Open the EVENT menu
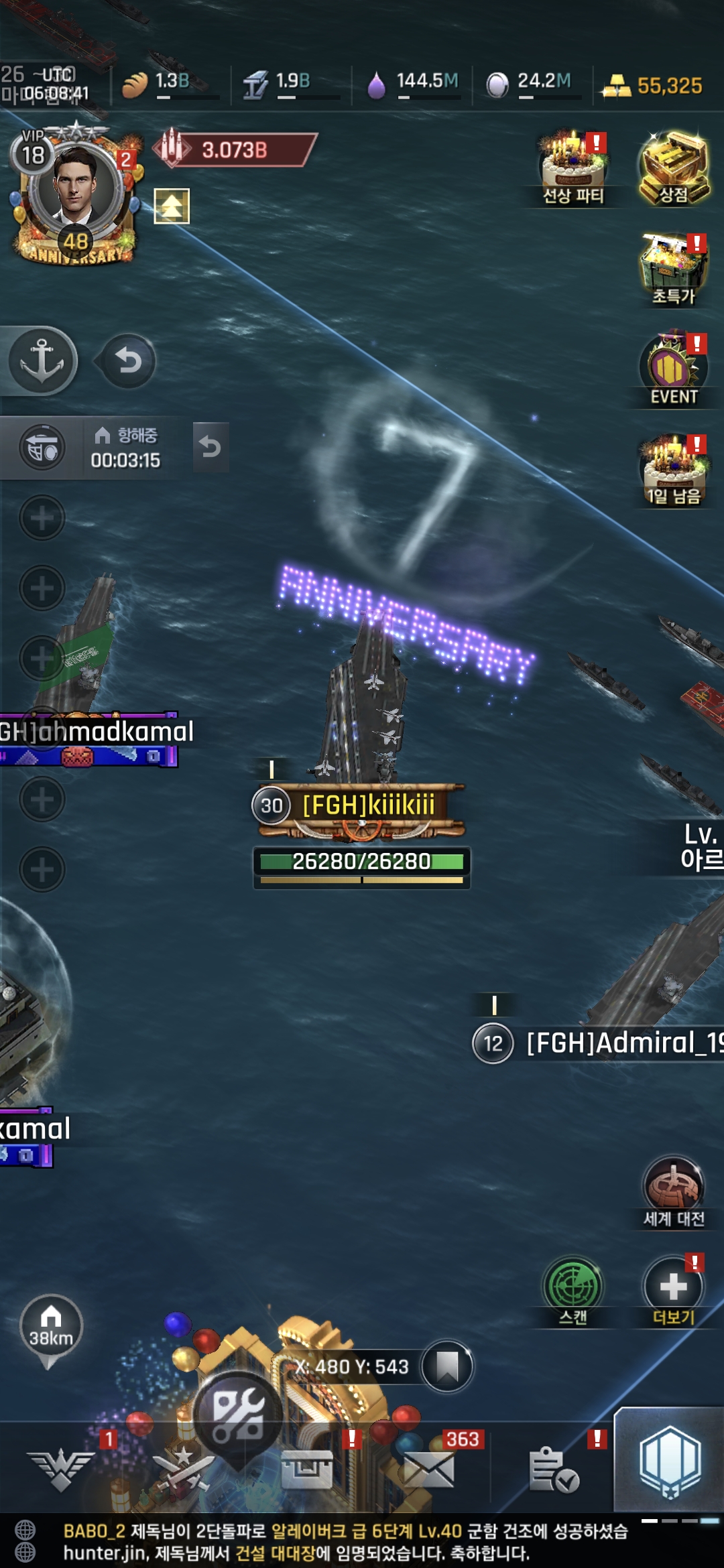Image resolution: width=724 pixels, height=1568 pixels. point(674,367)
